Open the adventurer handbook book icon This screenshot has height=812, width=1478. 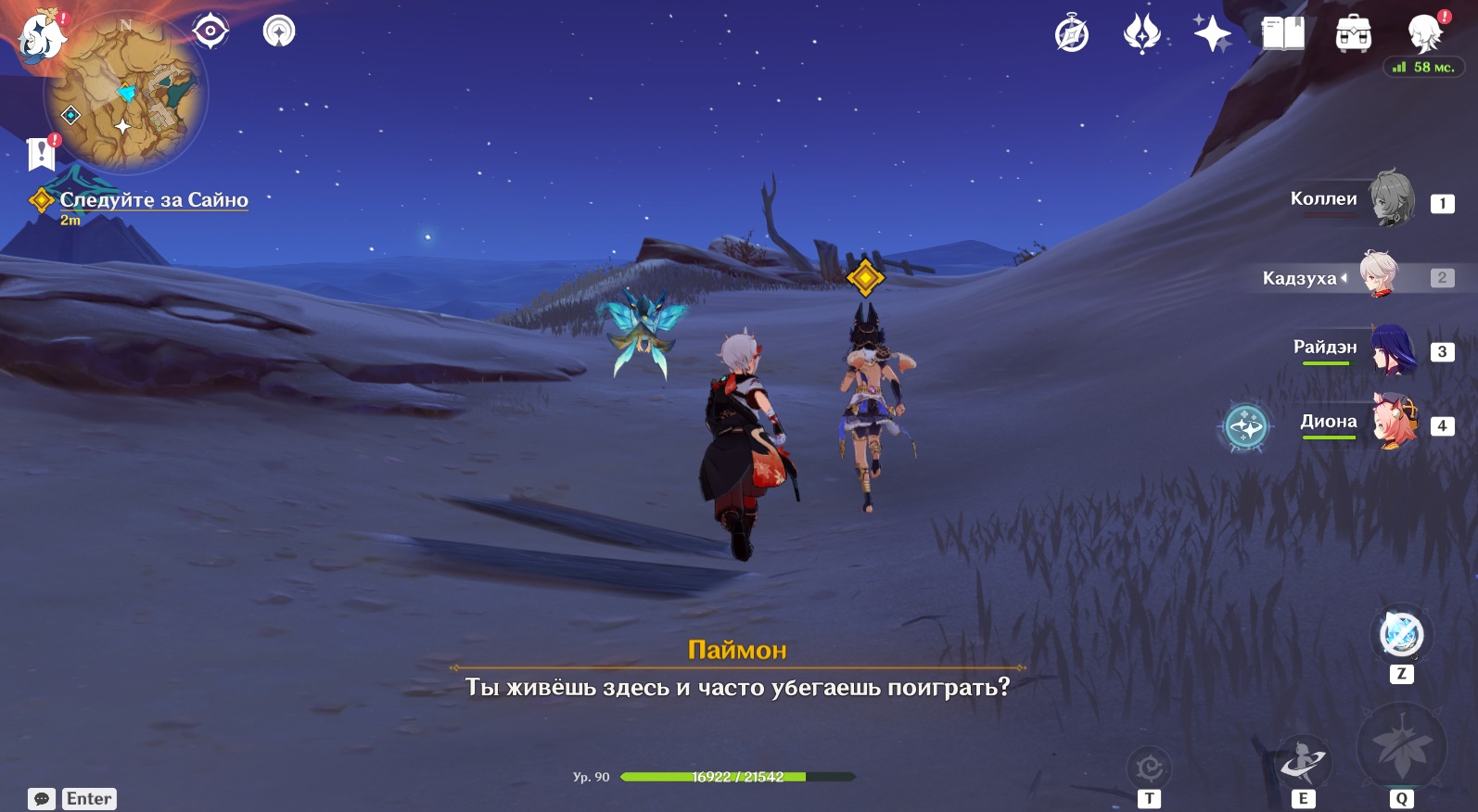(x=1283, y=35)
